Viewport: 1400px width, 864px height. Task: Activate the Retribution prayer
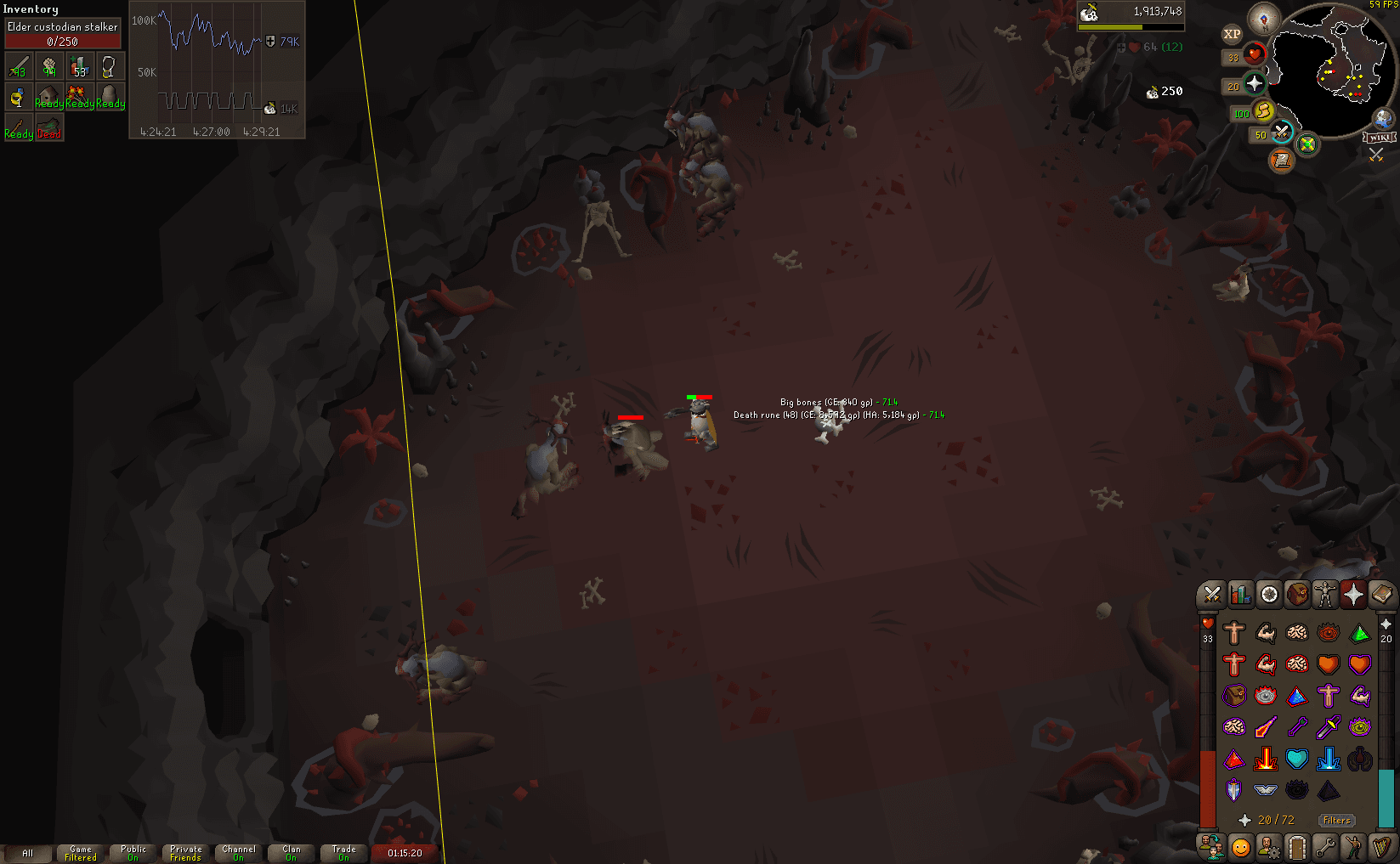1266,760
